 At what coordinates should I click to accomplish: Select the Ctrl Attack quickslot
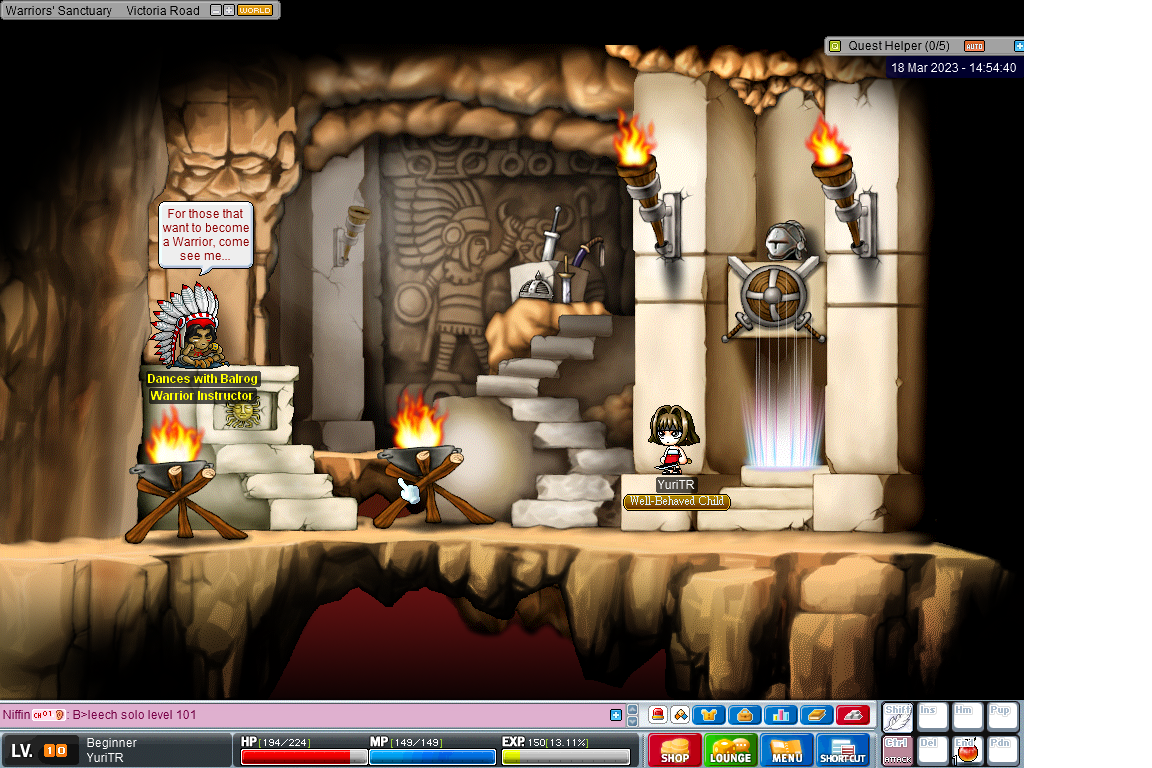(x=898, y=751)
